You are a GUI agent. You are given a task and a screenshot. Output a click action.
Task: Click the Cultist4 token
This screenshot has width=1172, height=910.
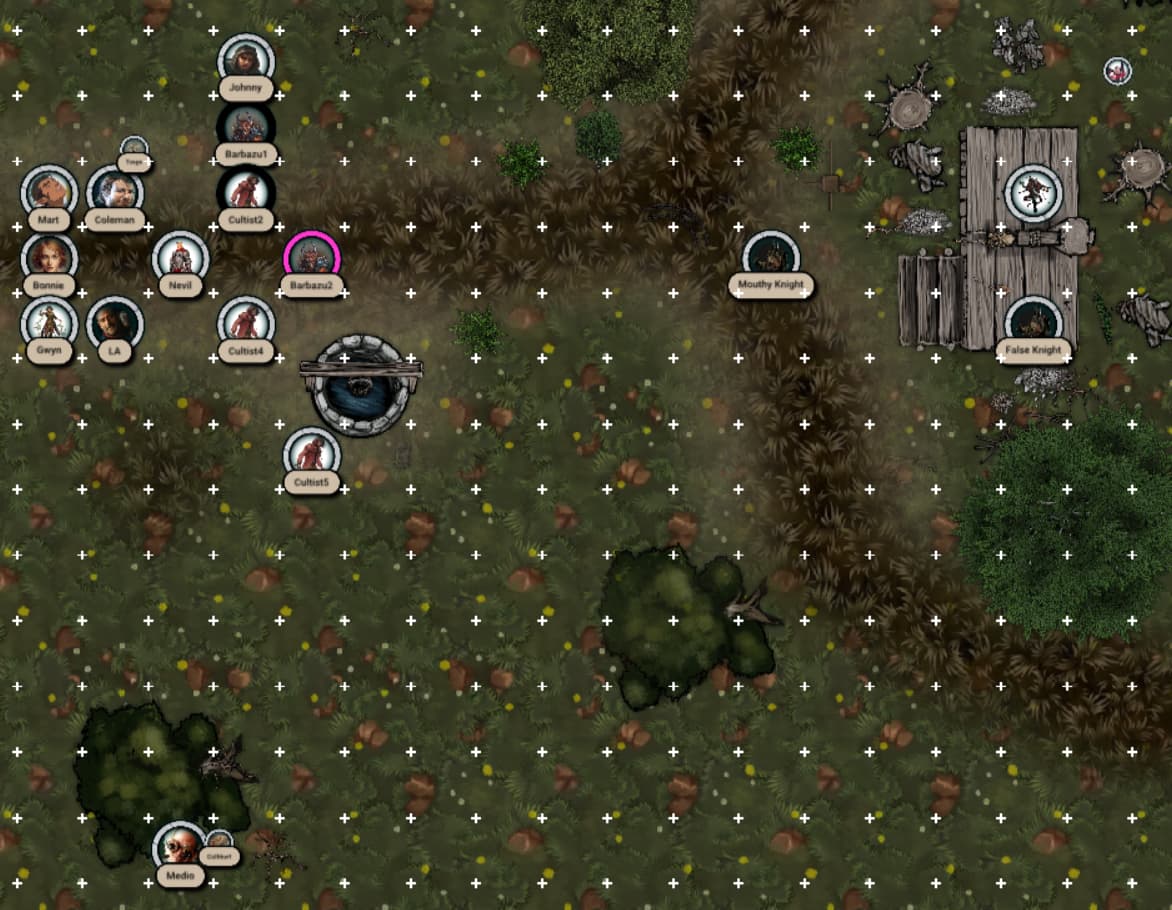(x=246, y=324)
